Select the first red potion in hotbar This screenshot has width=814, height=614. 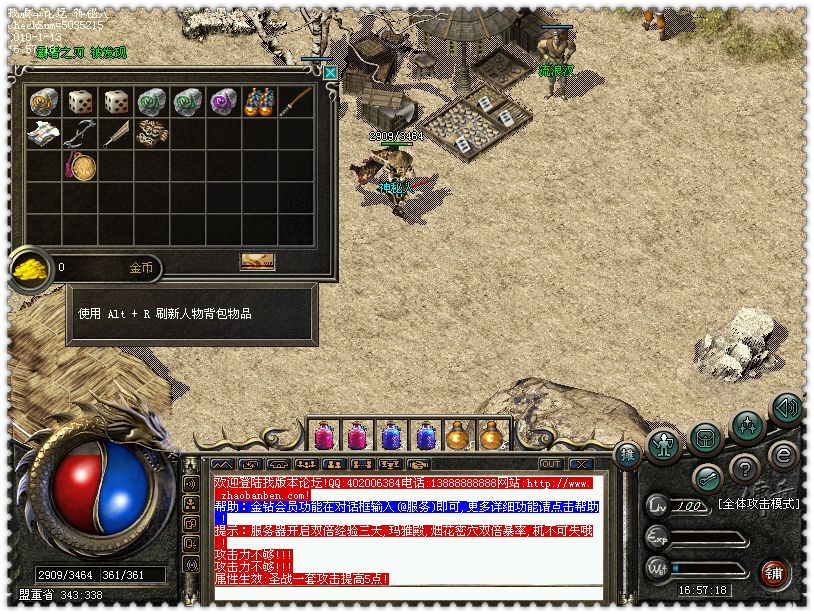[324, 436]
